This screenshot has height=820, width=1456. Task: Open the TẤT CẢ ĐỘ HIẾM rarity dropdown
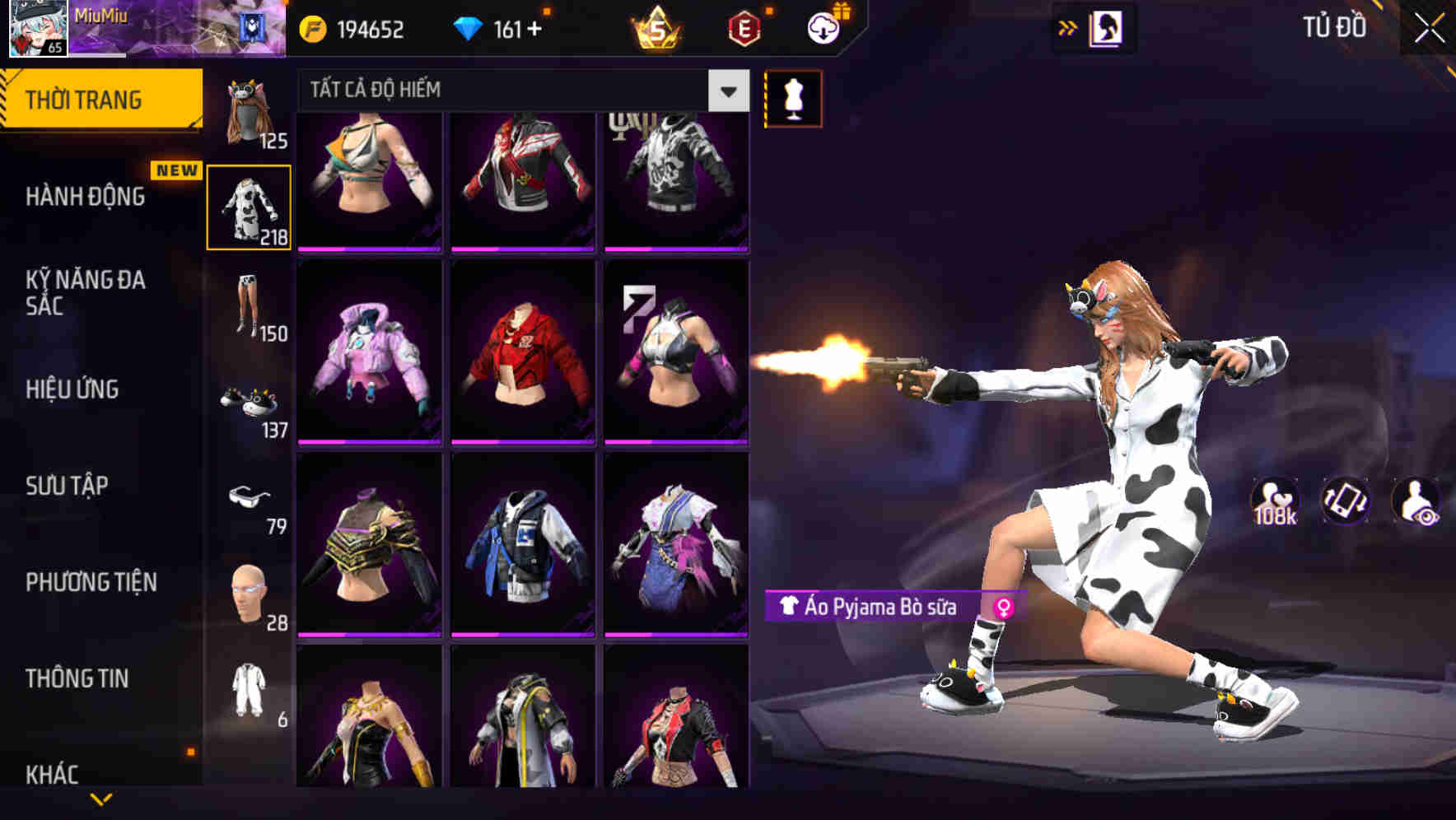tap(511, 91)
